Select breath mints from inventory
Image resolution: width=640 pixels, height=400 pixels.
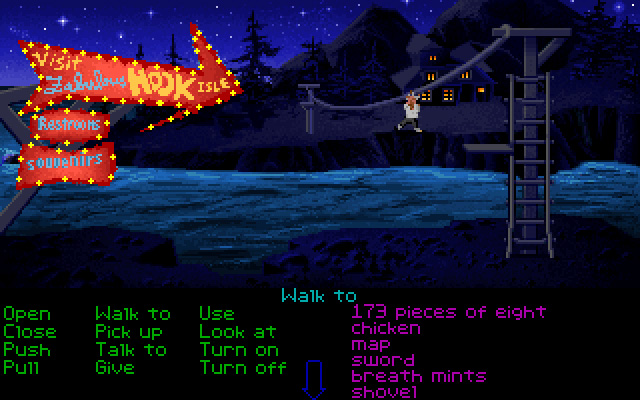pos(418,376)
